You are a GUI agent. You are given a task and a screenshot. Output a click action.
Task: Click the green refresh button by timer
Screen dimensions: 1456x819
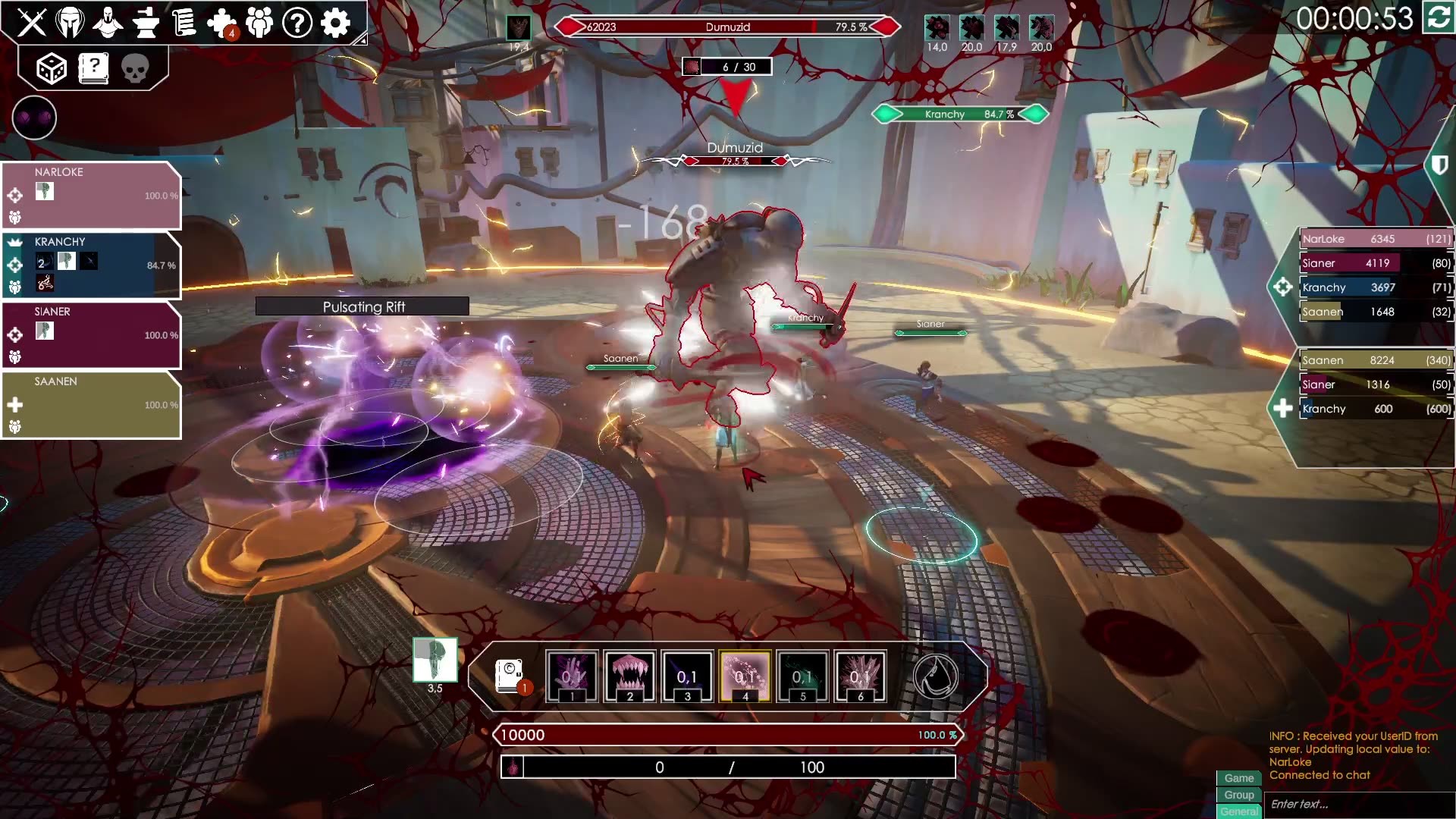tap(1438, 18)
